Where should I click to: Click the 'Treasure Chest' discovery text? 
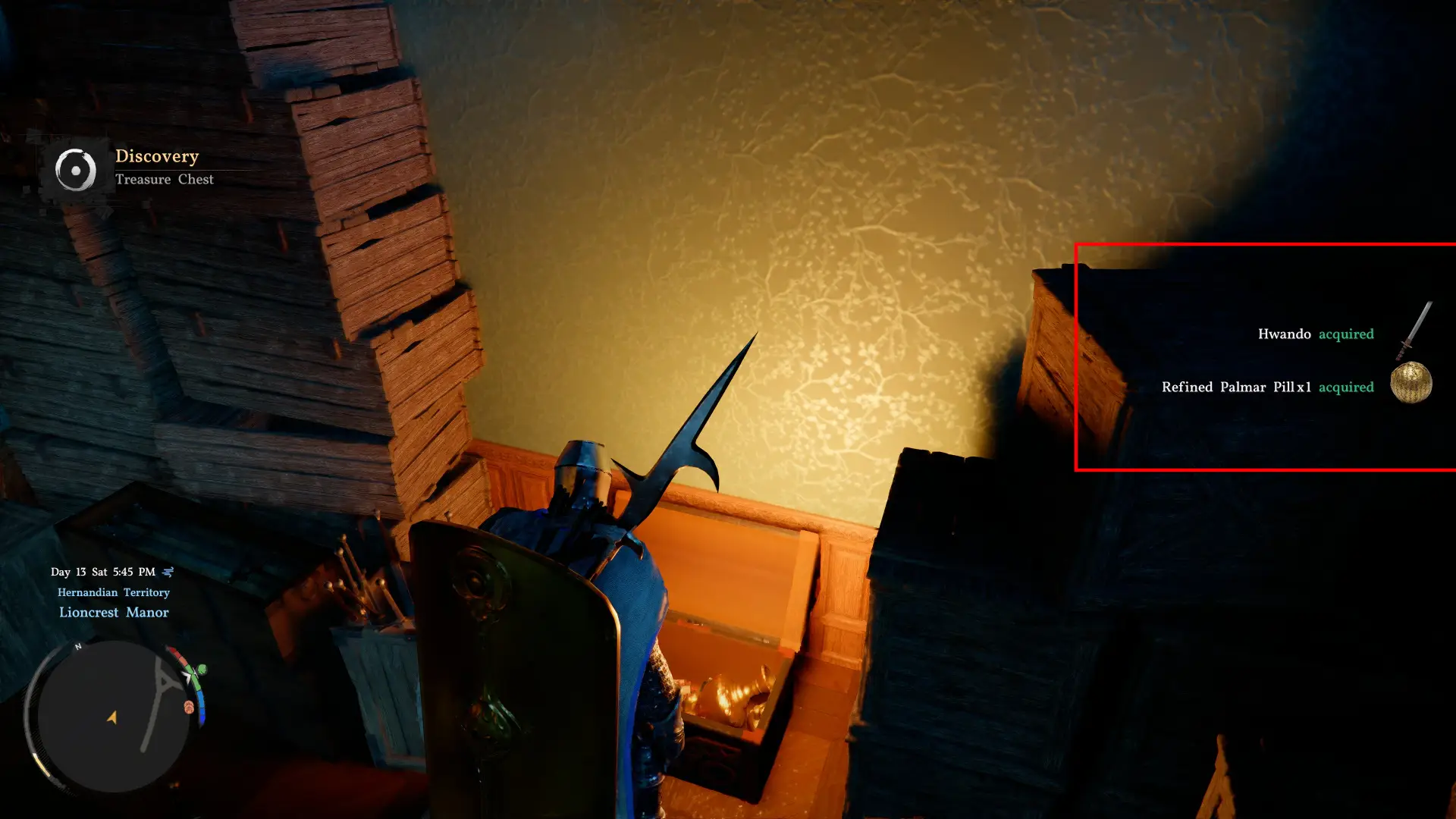[x=165, y=180]
